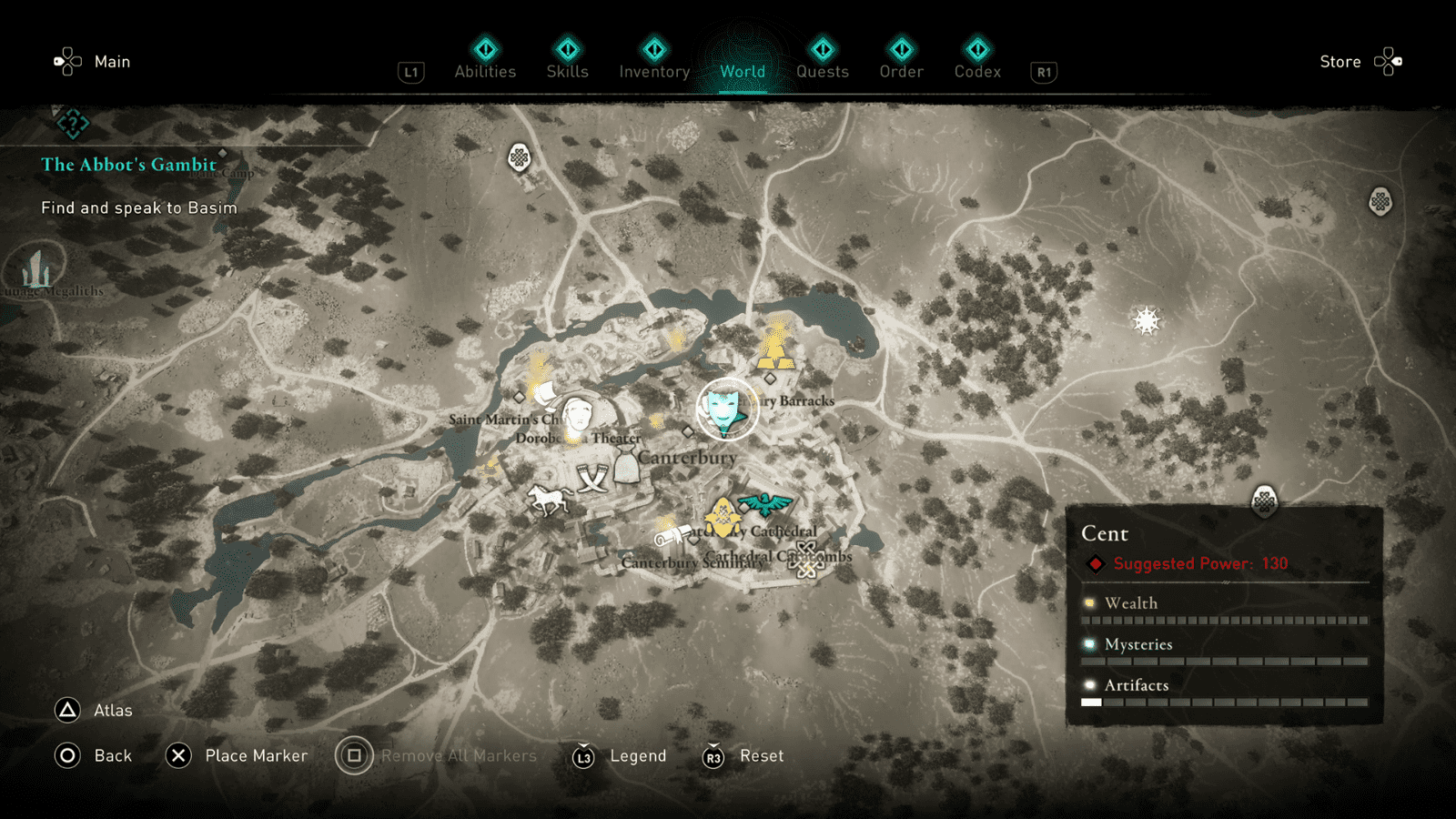Click the L1 previous-tab arrow
Image resolution: width=1456 pixels, height=819 pixels.
(410, 72)
